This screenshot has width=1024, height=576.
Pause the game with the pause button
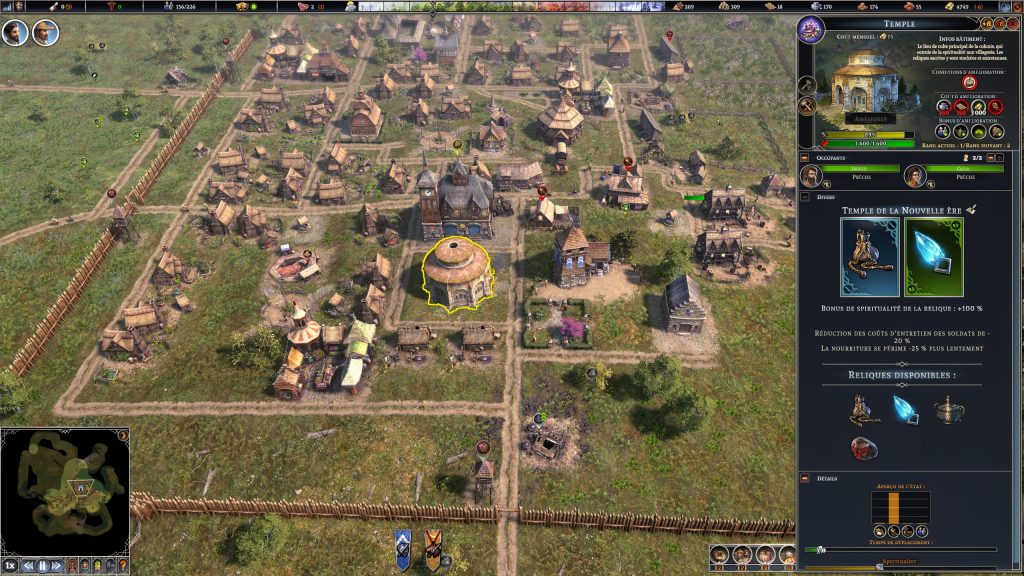[x=43, y=565]
